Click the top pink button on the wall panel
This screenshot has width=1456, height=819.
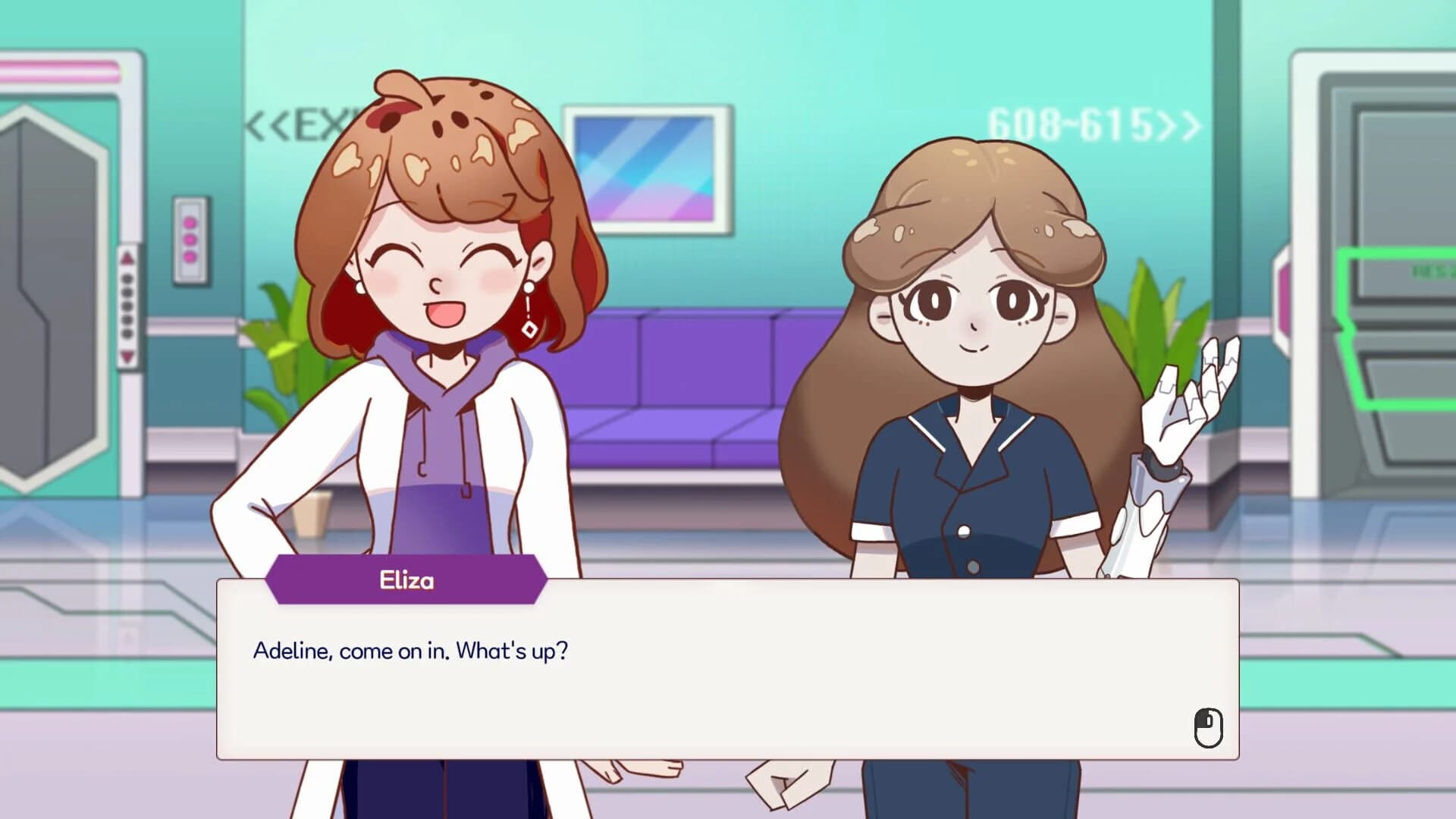click(189, 223)
